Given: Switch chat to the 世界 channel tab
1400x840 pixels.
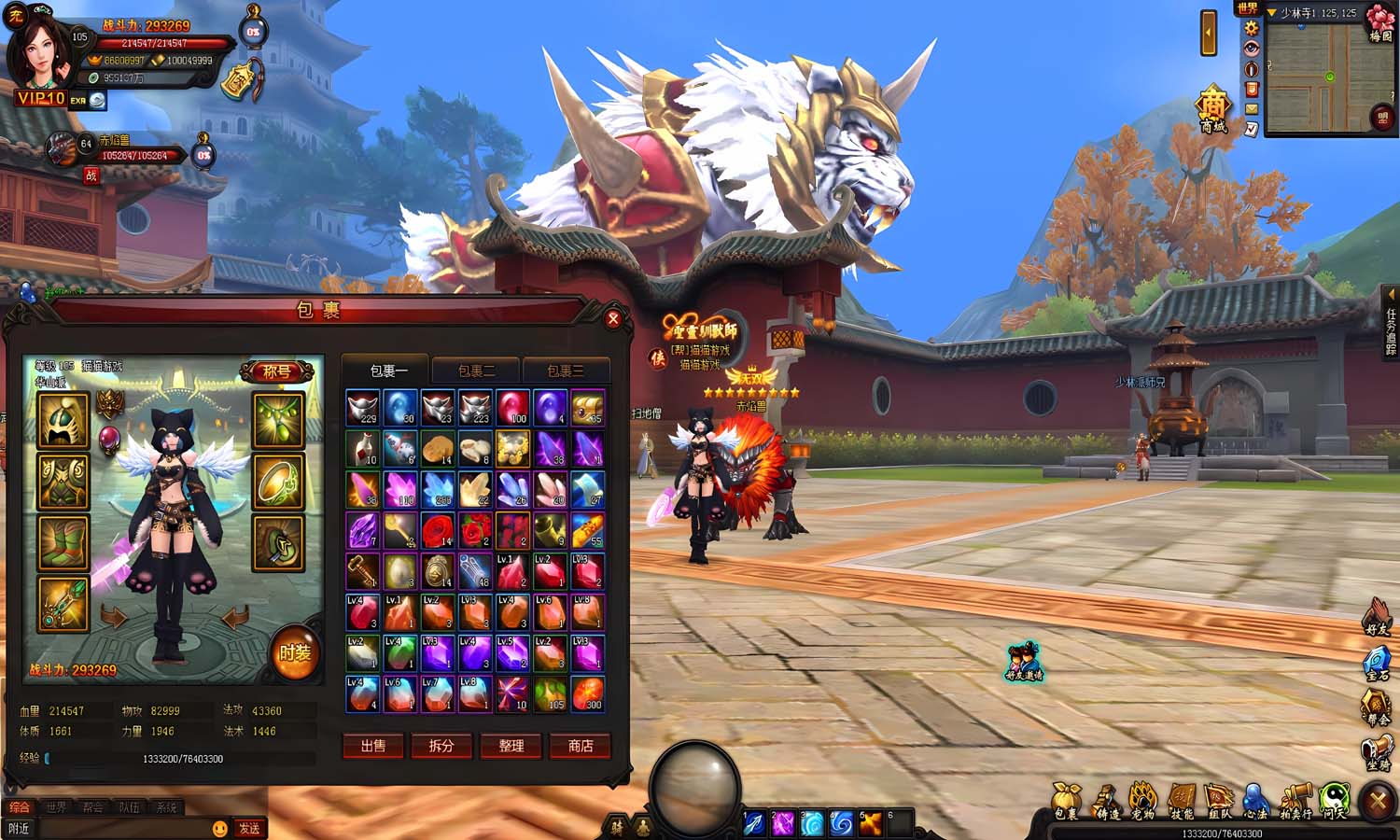Looking at the screenshot, I should tap(56, 807).
